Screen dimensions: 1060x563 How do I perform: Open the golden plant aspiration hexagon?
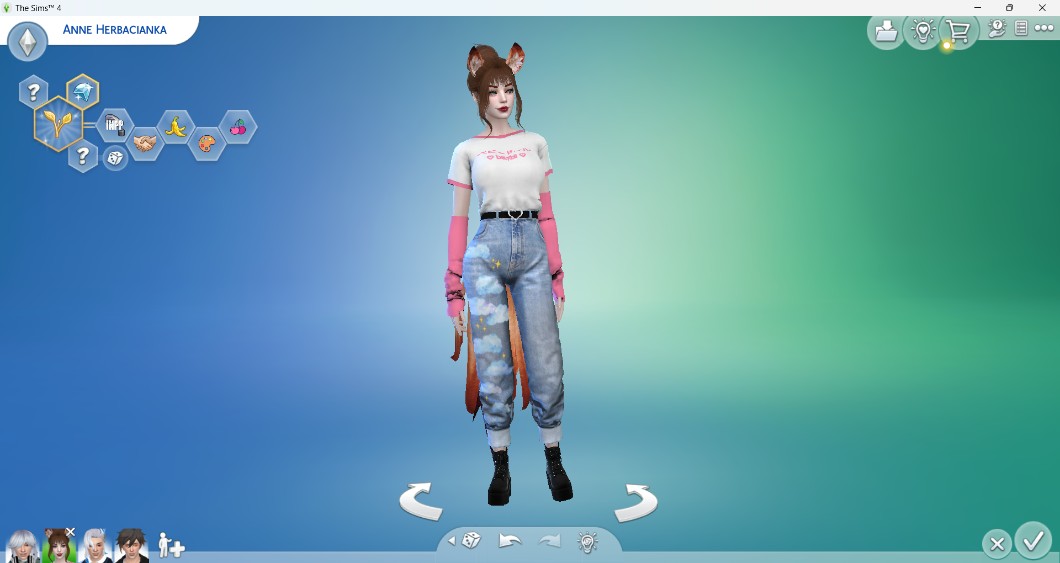pos(57,124)
